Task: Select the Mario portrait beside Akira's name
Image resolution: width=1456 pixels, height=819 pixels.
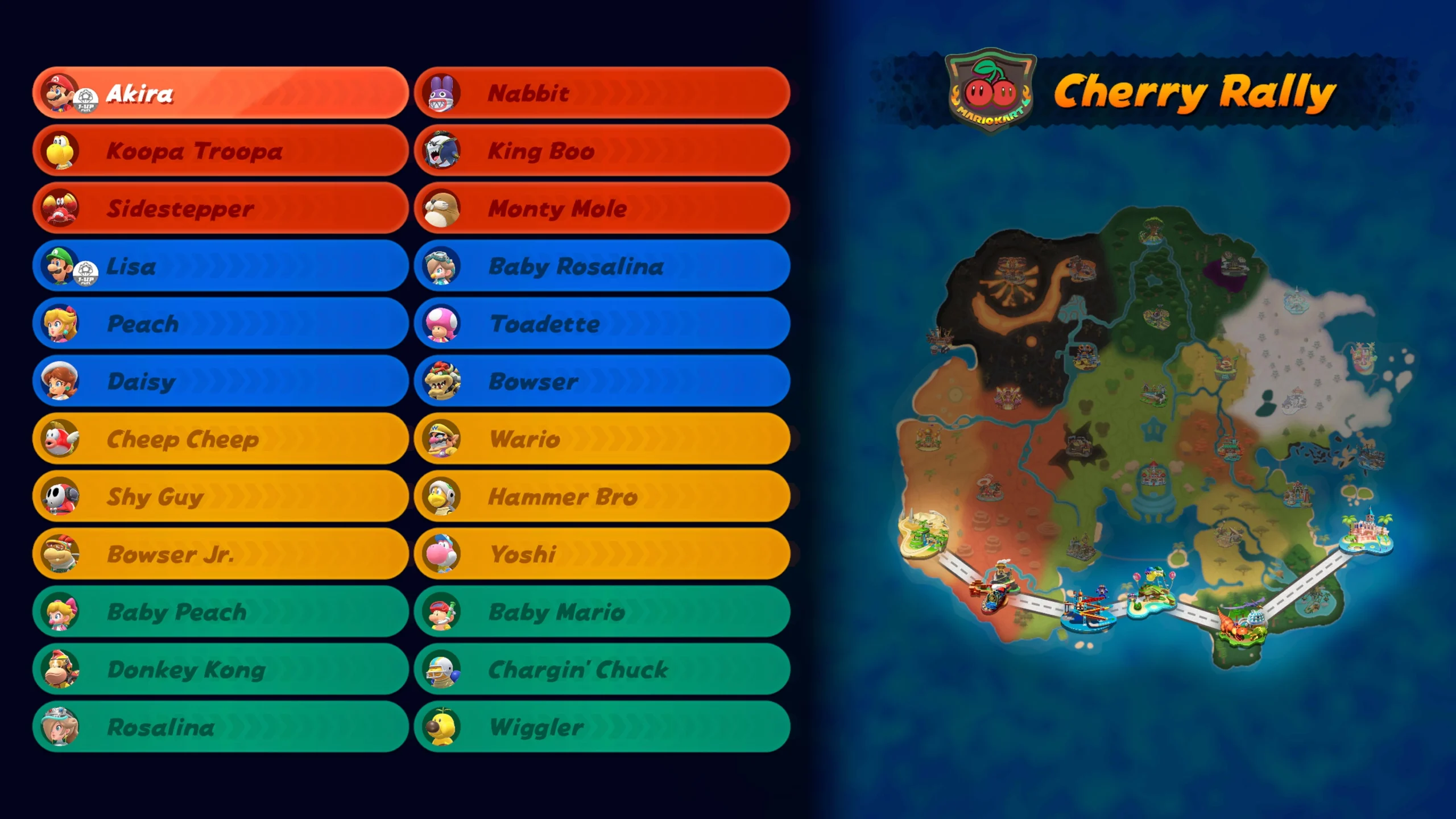Action: tap(59, 94)
